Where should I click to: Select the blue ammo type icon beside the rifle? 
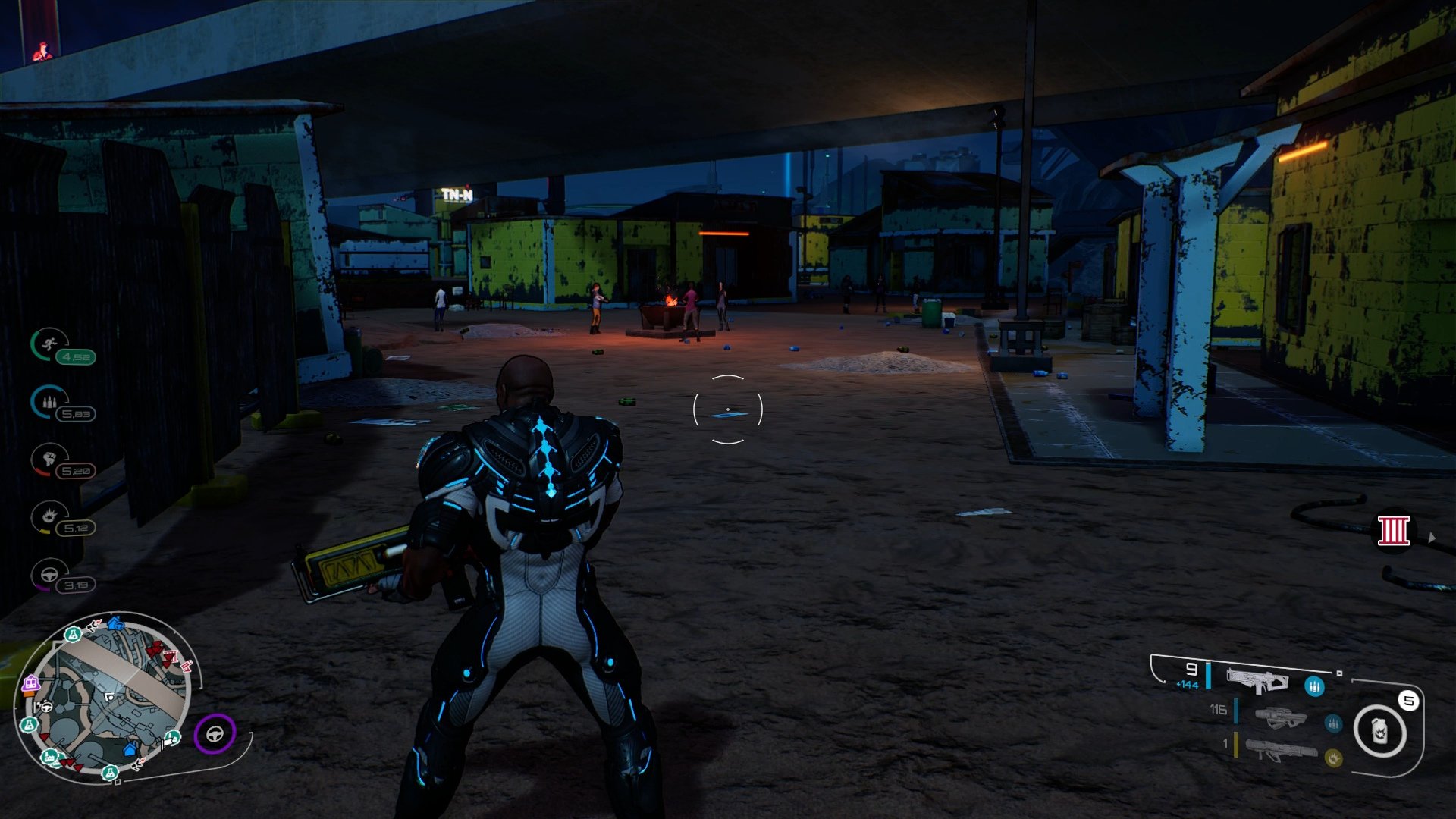(x=1314, y=686)
